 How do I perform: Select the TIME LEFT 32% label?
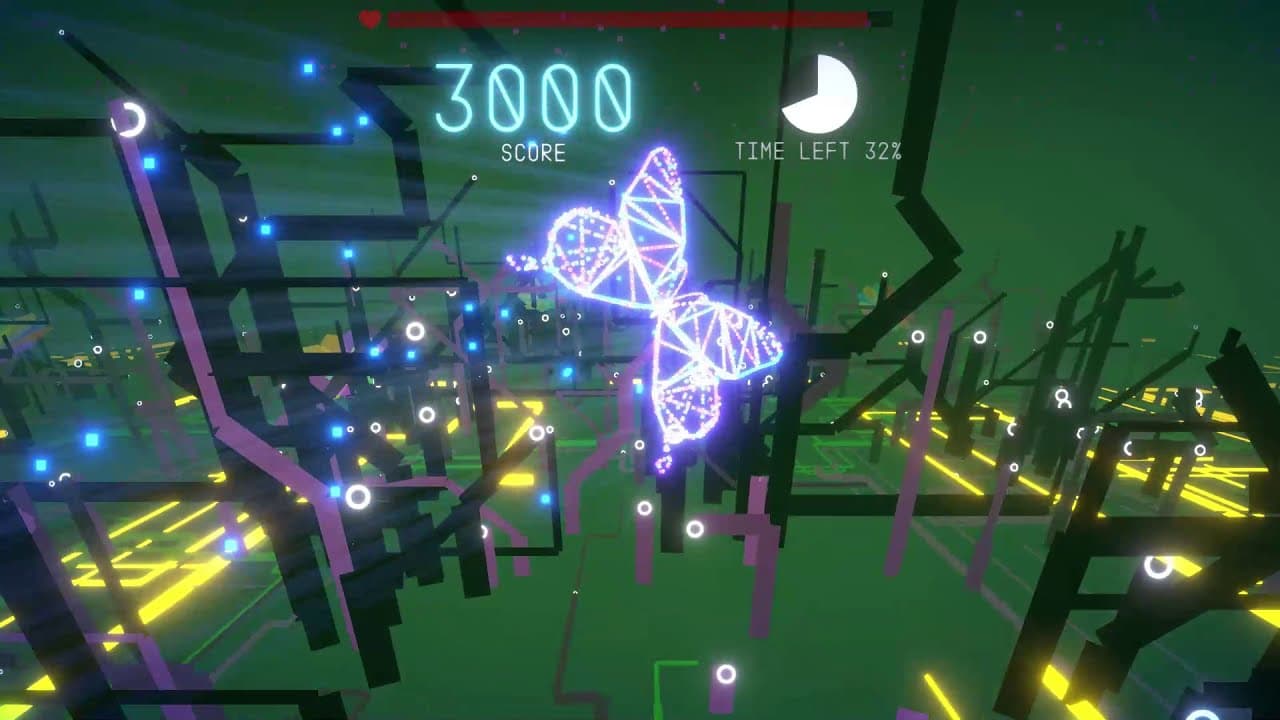819,151
